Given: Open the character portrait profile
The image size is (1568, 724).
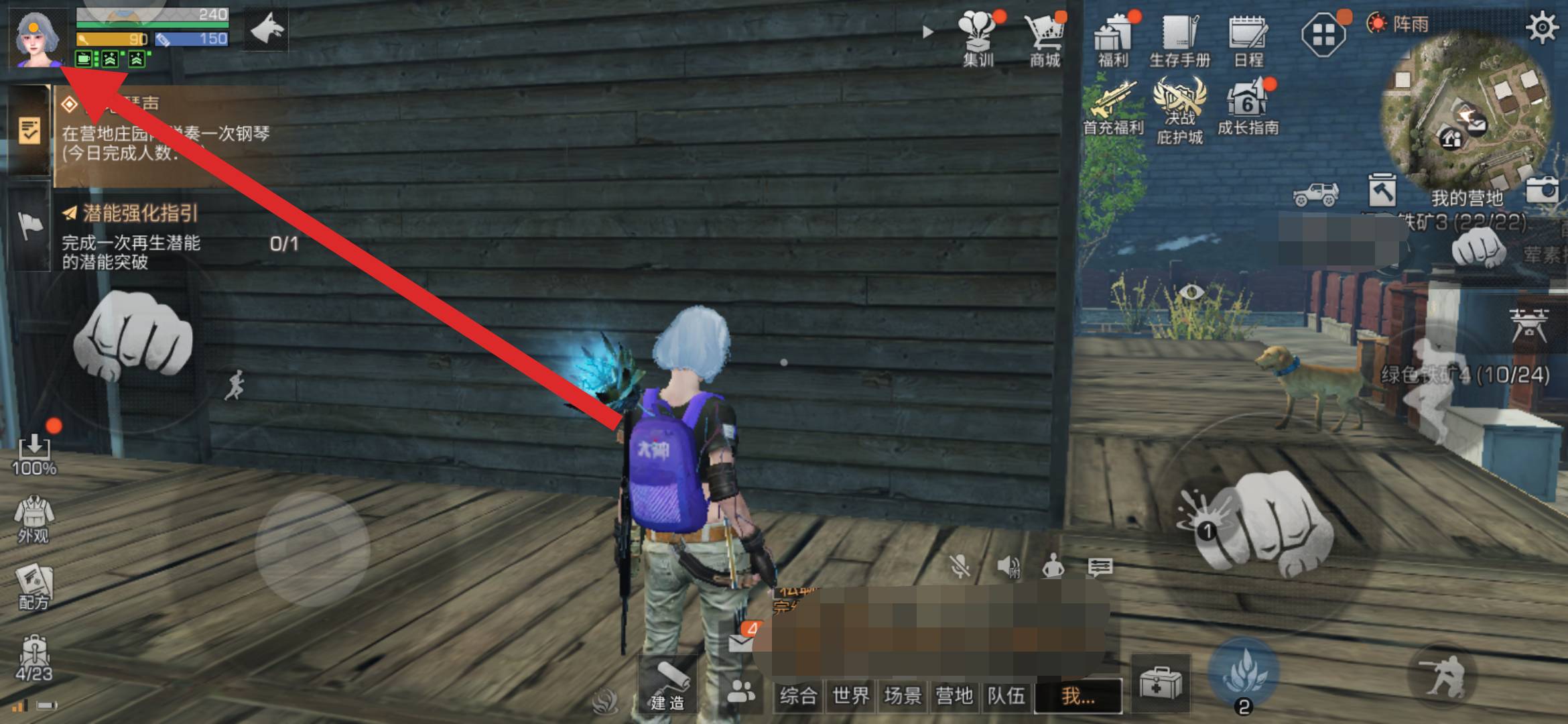Looking at the screenshot, I should [37, 38].
